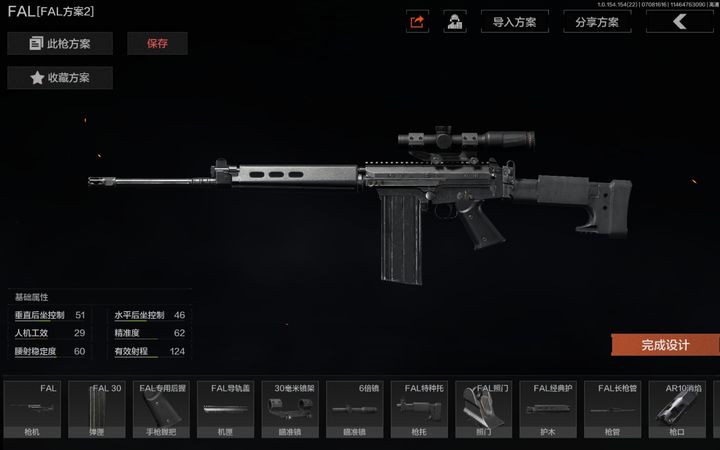Save the current FAL build
The image size is (720, 450).
[157, 43]
